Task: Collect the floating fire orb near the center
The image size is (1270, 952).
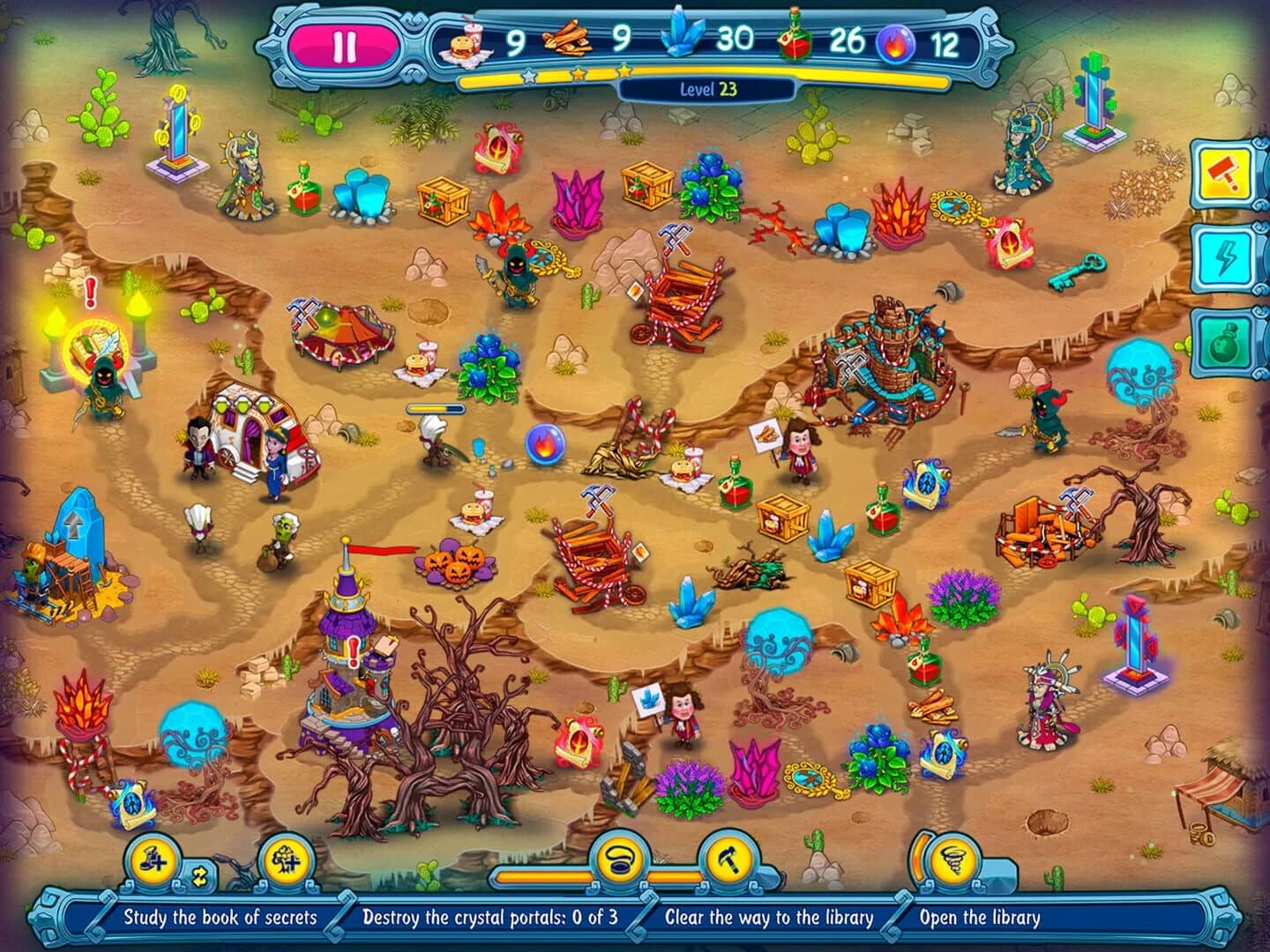Action: coord(545,445)
